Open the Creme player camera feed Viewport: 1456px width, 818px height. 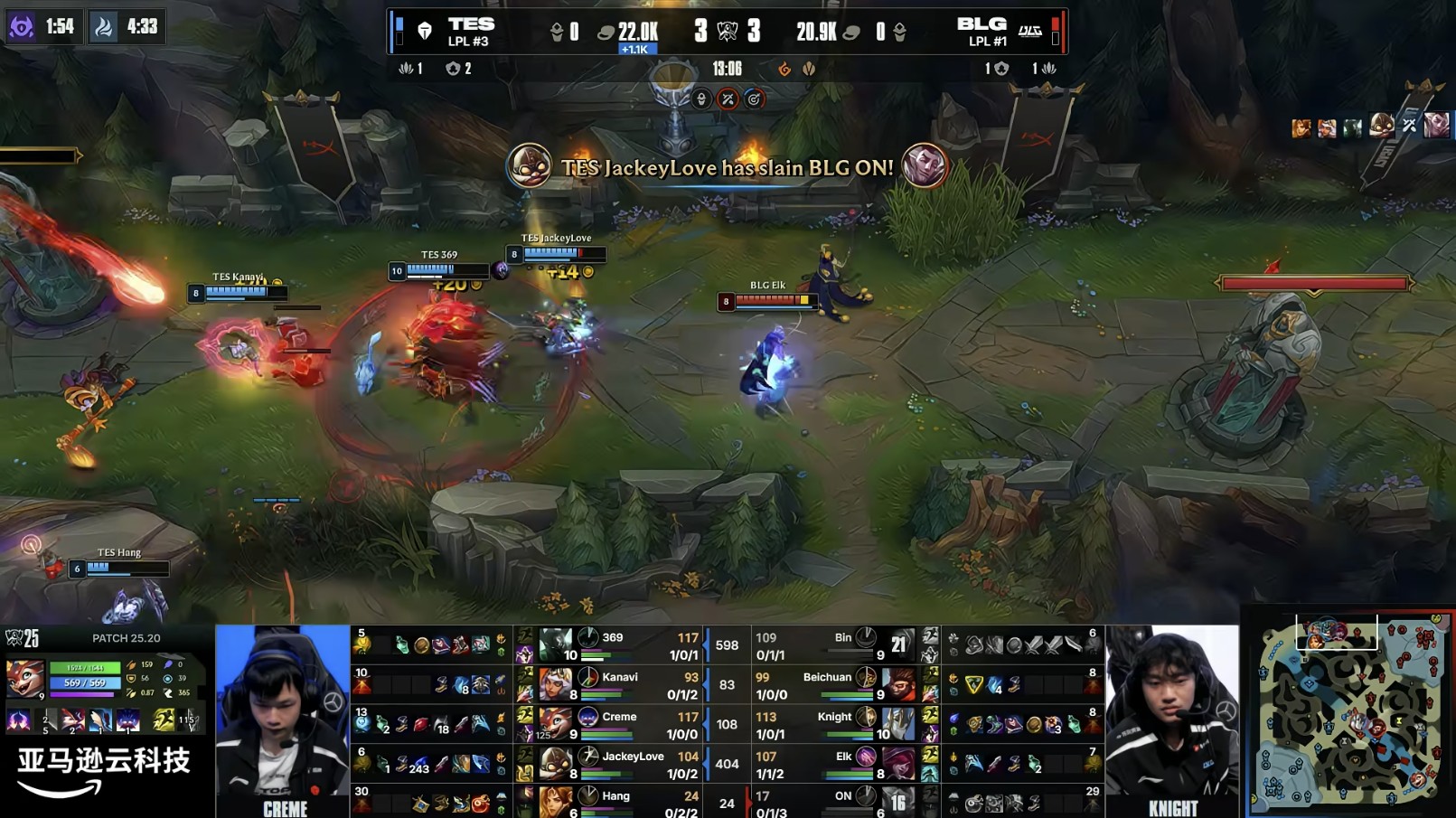click(282, 714)
